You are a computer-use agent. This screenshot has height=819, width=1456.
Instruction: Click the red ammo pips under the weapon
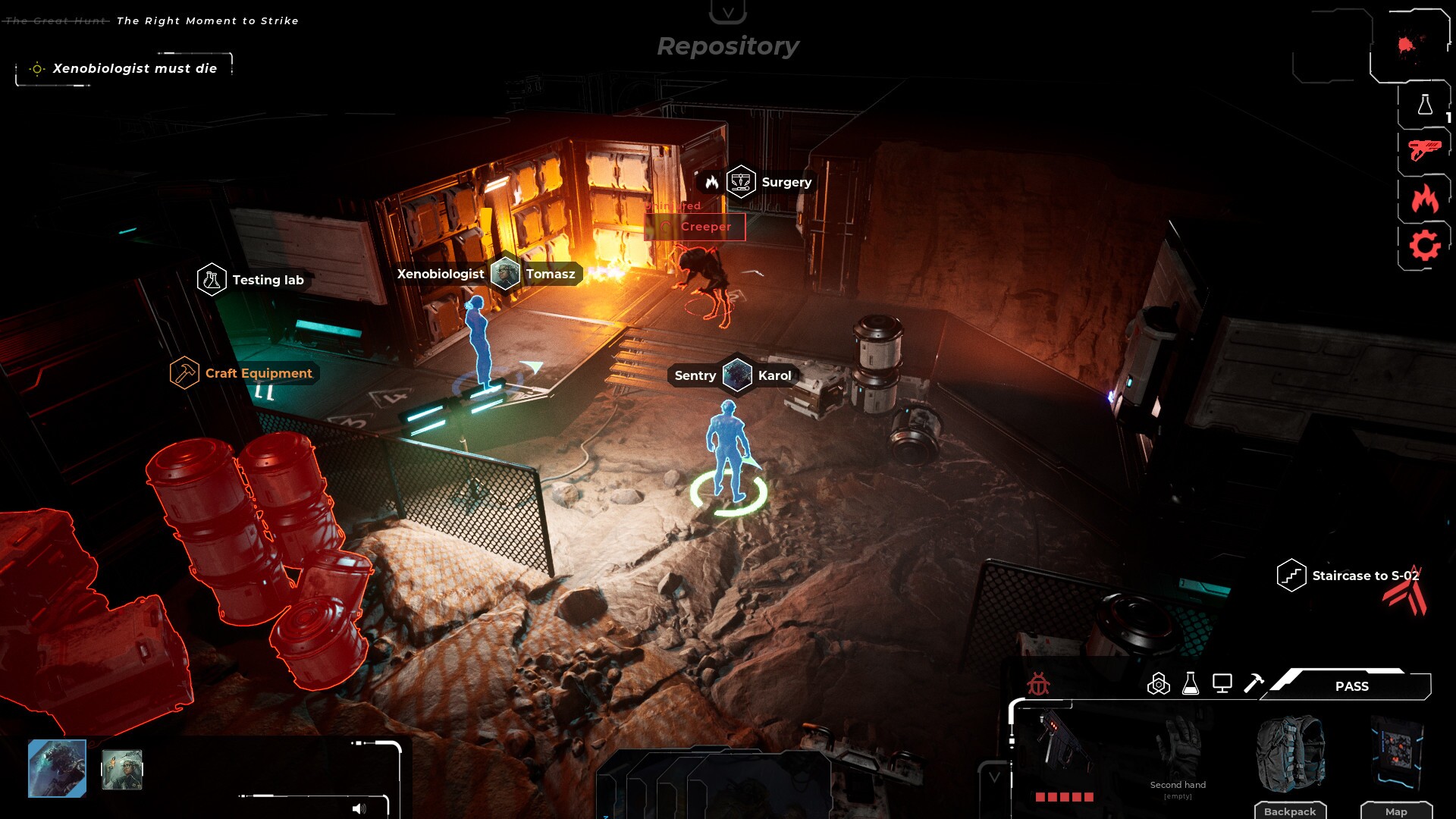pyautogui.click(x=1065, y=798)
